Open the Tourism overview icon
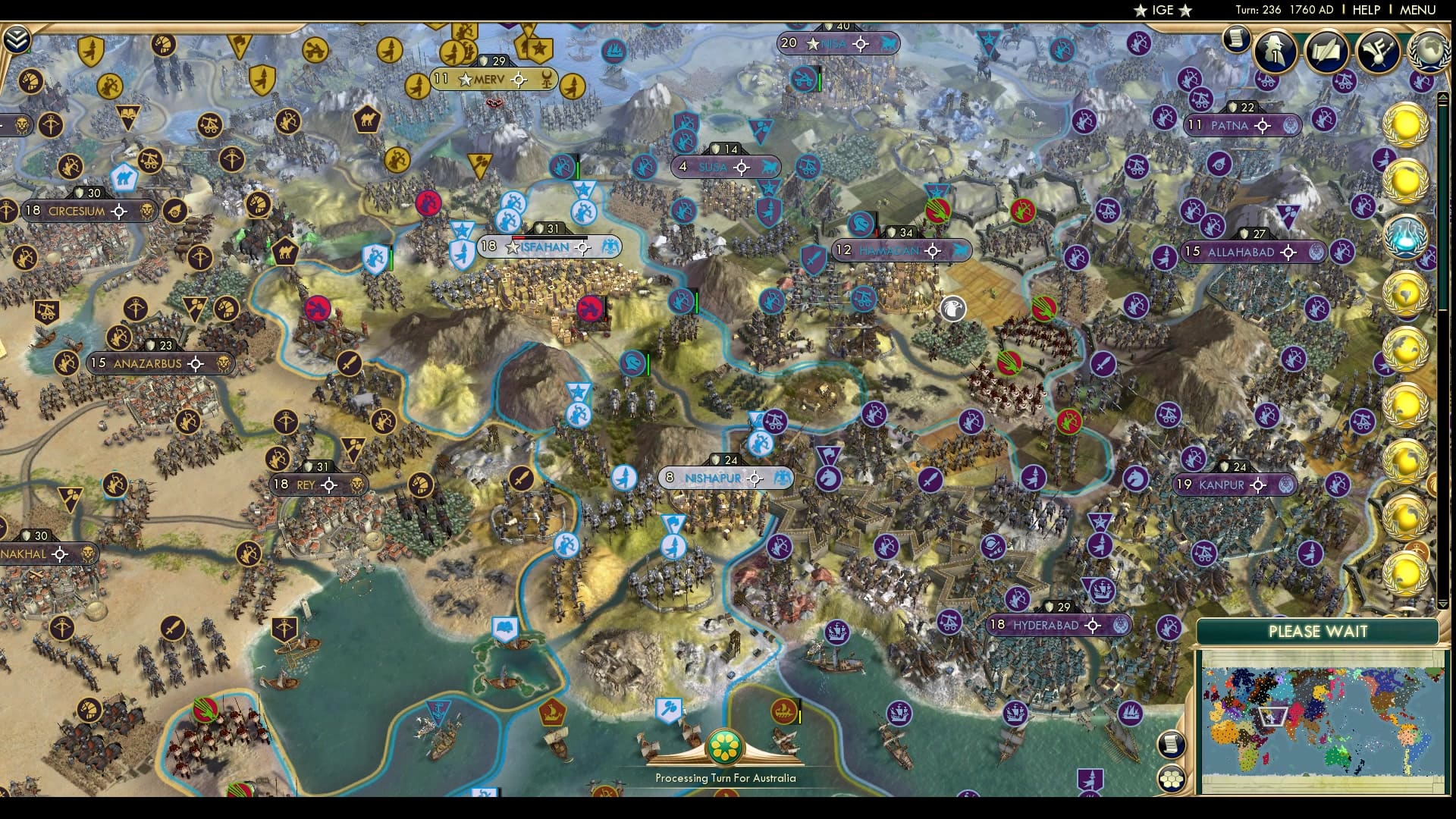1456x819 pixels. tap(1379, 51)
